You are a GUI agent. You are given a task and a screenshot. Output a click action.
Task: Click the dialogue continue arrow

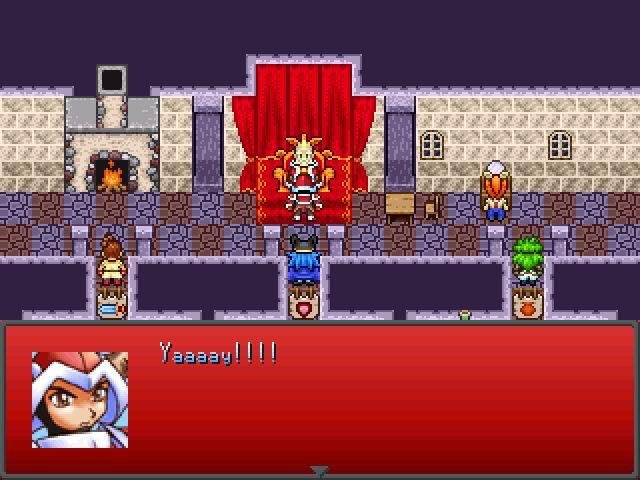319,470
